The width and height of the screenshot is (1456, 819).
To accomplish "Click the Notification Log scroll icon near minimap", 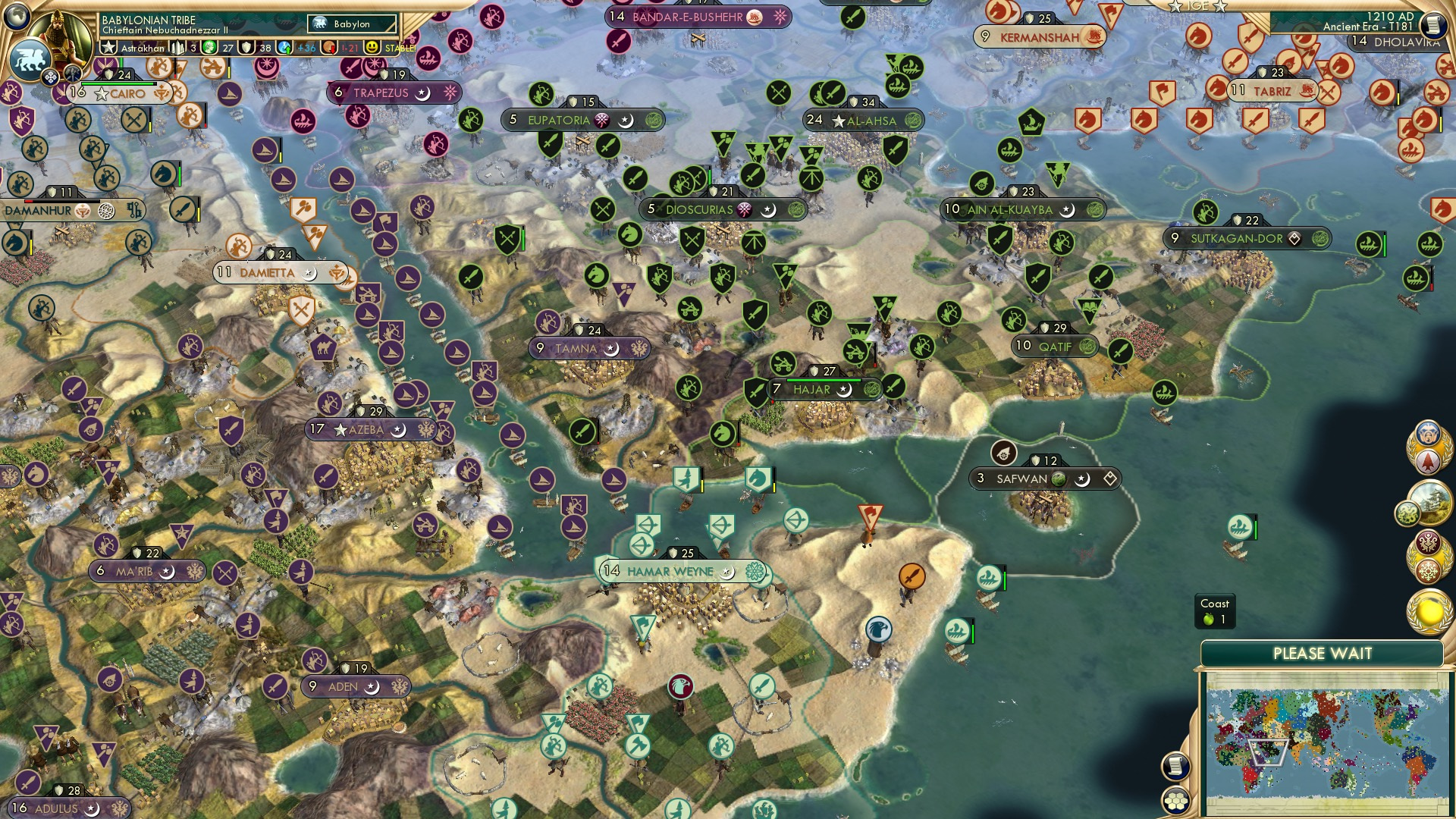I will coord(1176,766).
